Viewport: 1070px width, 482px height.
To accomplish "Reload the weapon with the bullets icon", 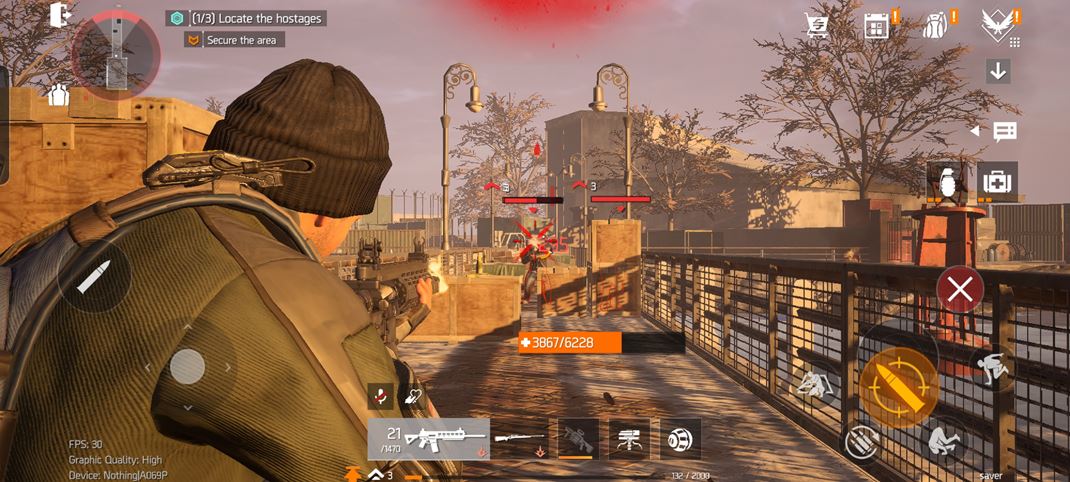I will click(x=860, y=441).
